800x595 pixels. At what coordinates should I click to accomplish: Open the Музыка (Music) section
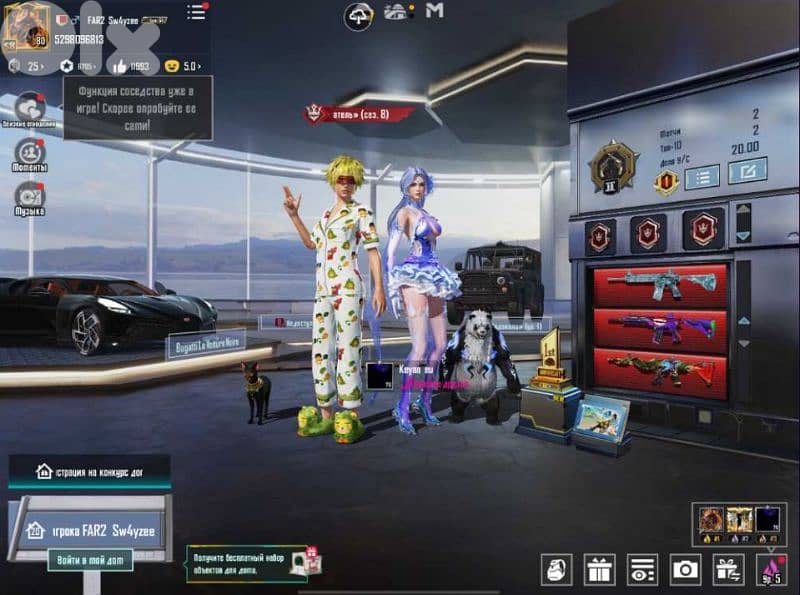(30, 197)
